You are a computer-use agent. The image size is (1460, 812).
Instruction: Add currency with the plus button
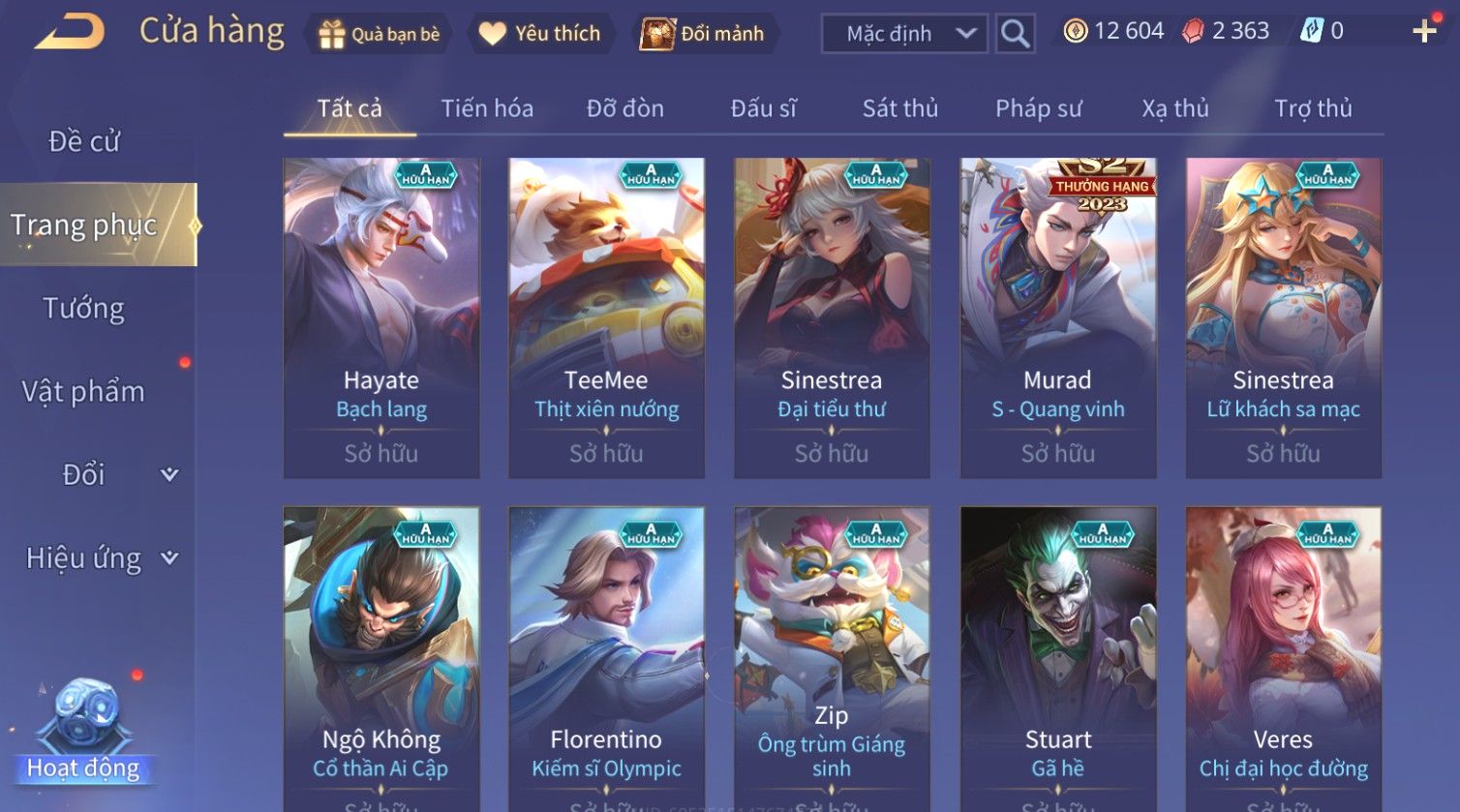coord(1423,32)
